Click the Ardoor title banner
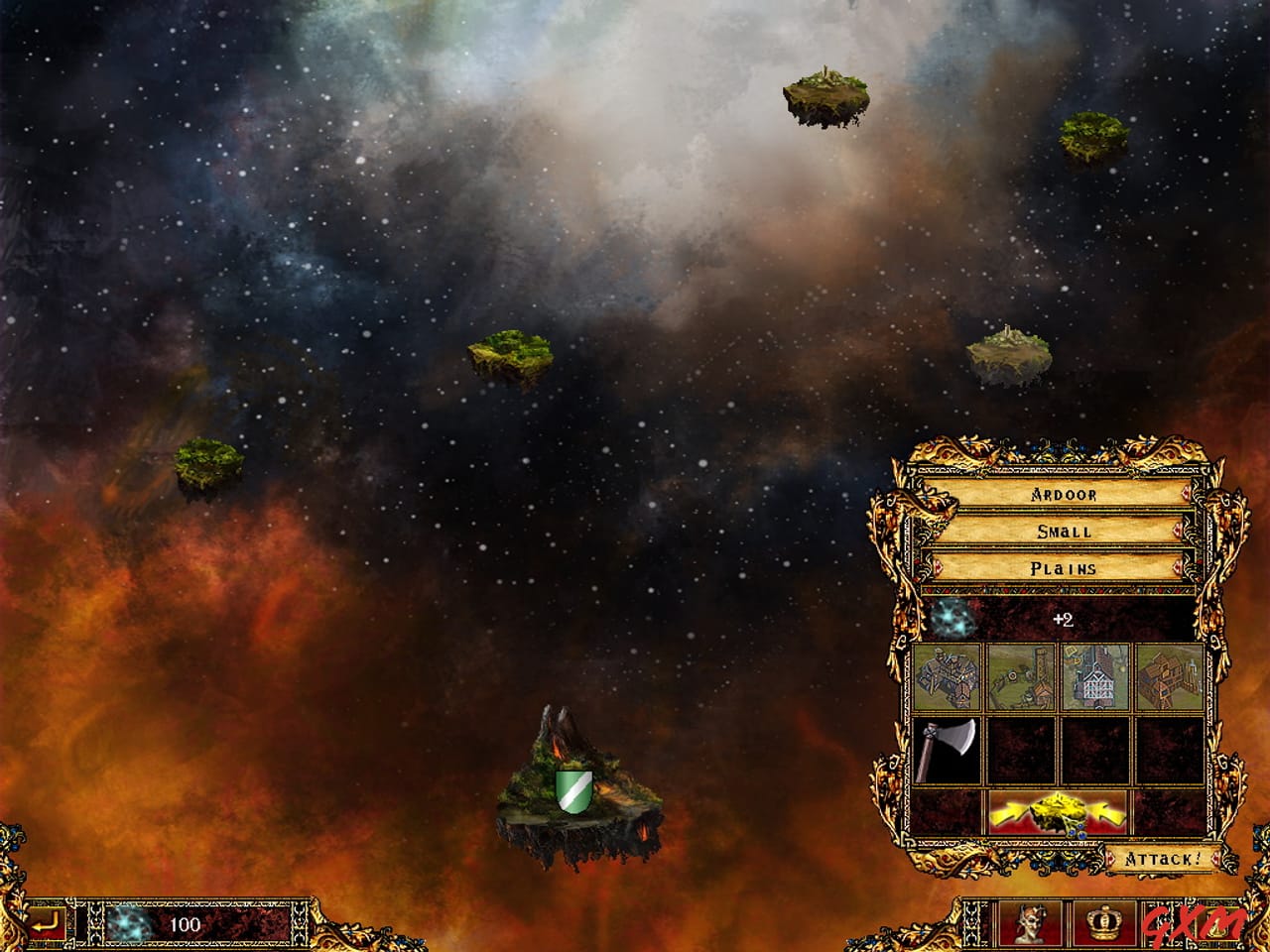 coord(1062,494)
